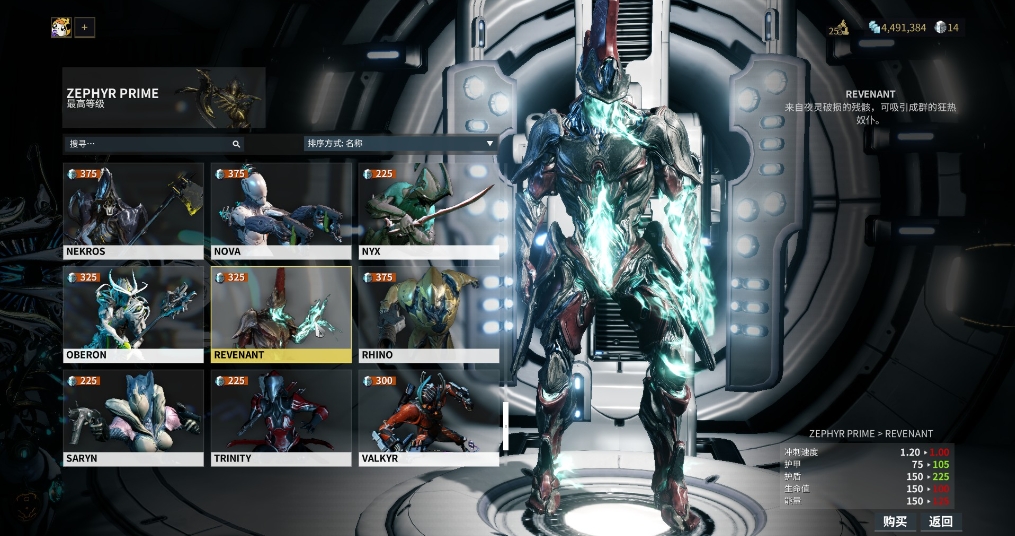This screenshot has width=1015, height=536.
Task: Pick the Nyx warframe tile
Action: point(428,210)
